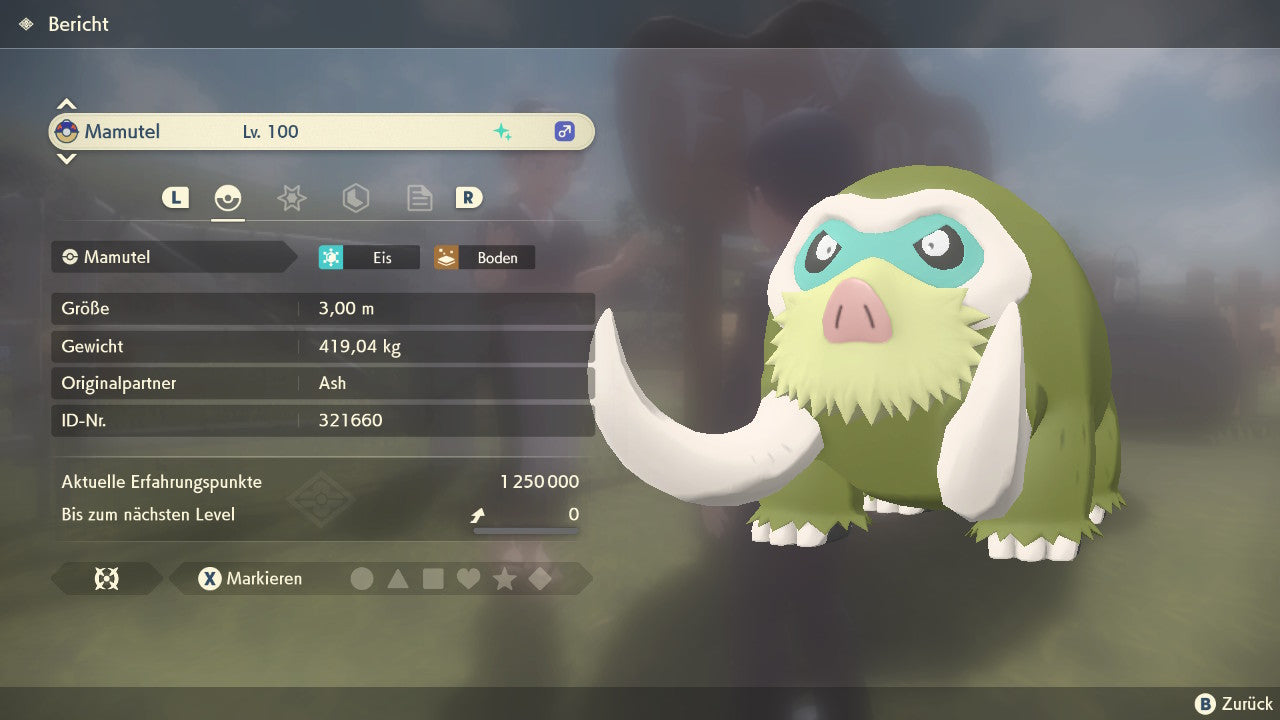
Task: Click the Eis type badge
Action: [369, 257]
